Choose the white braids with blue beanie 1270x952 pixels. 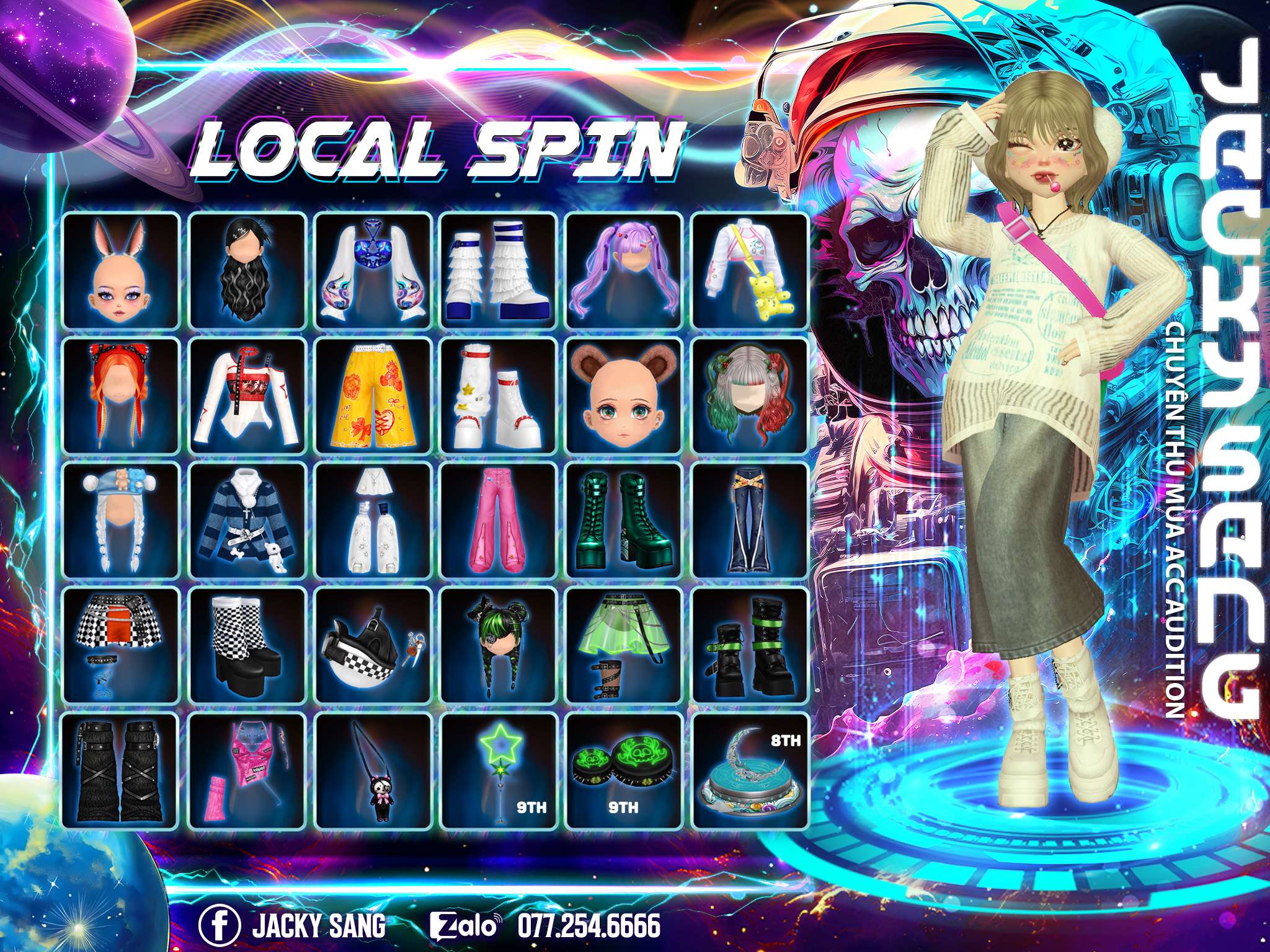coord(122,520)
